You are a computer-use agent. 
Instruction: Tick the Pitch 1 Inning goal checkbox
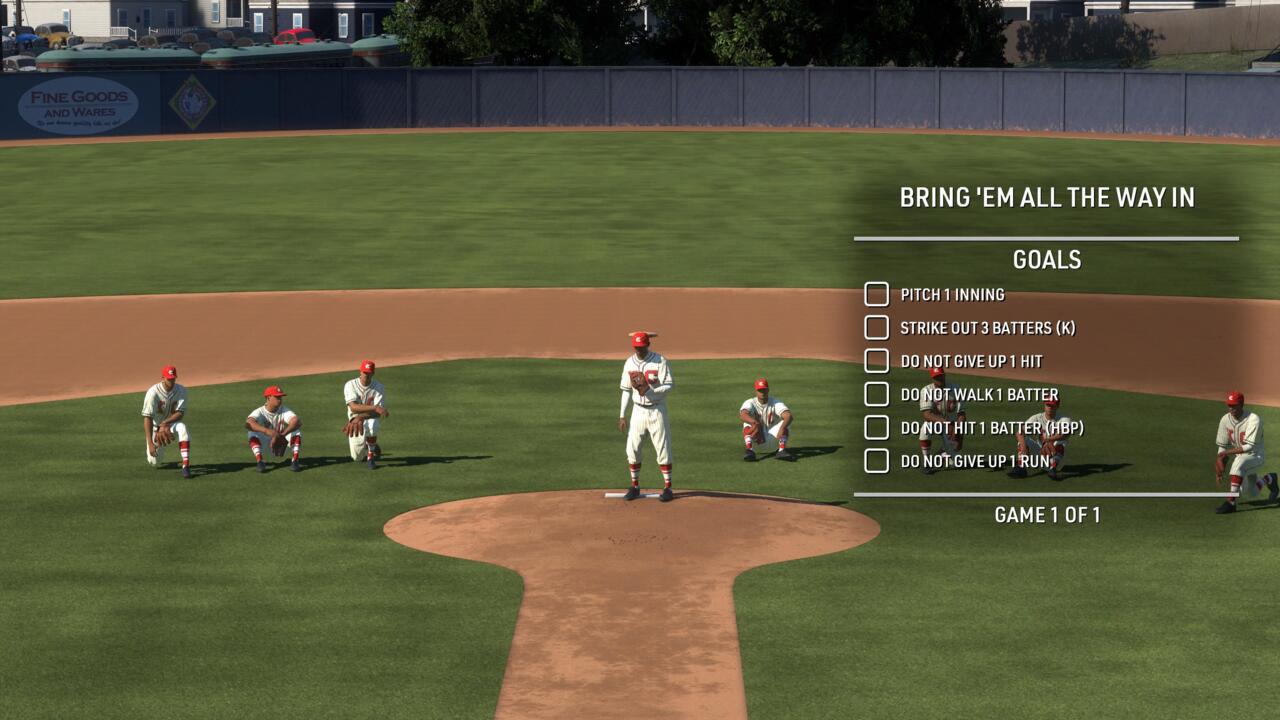[876, 294]
